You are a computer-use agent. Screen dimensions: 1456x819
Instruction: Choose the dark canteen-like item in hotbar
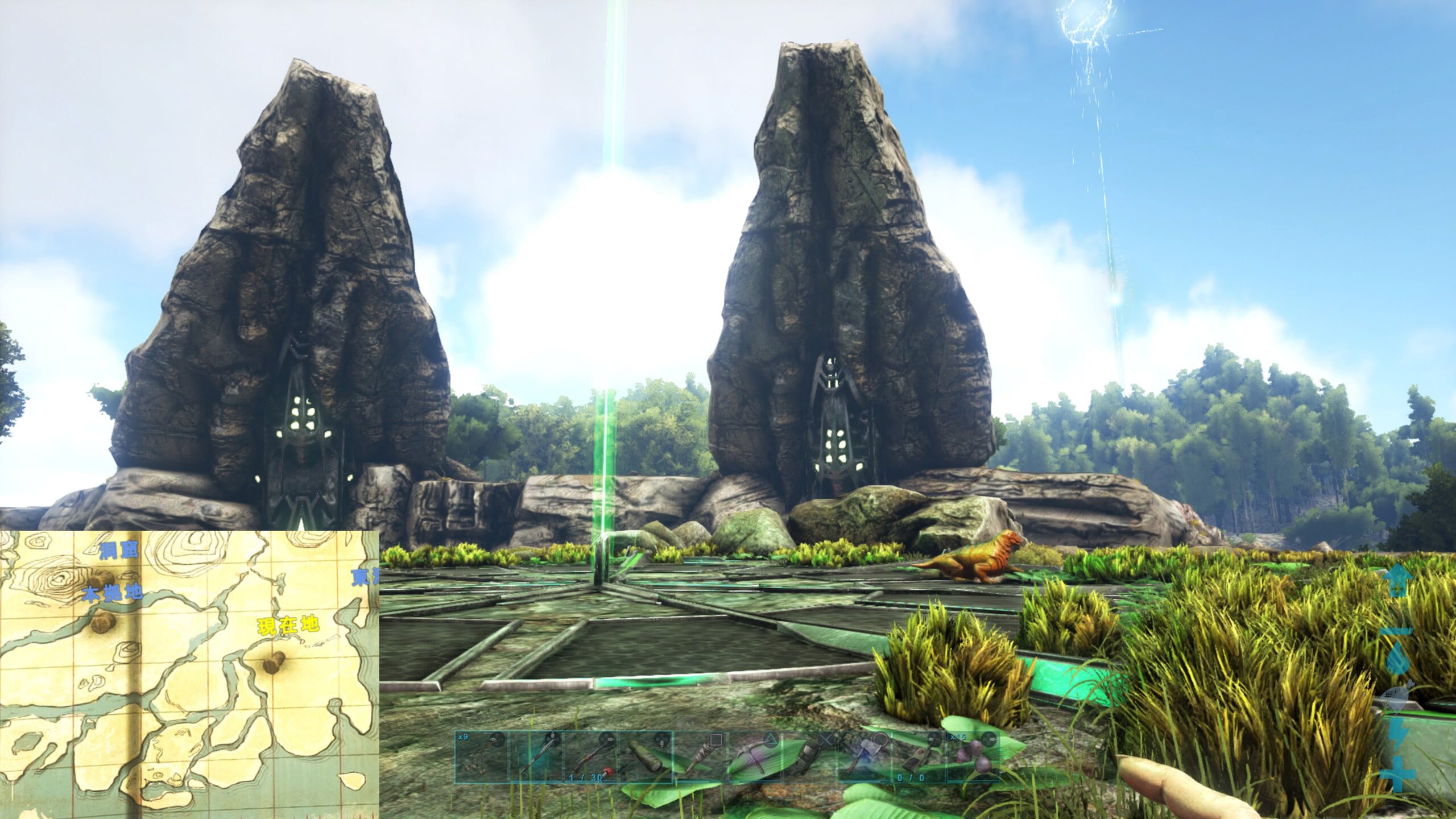(809, 758)
